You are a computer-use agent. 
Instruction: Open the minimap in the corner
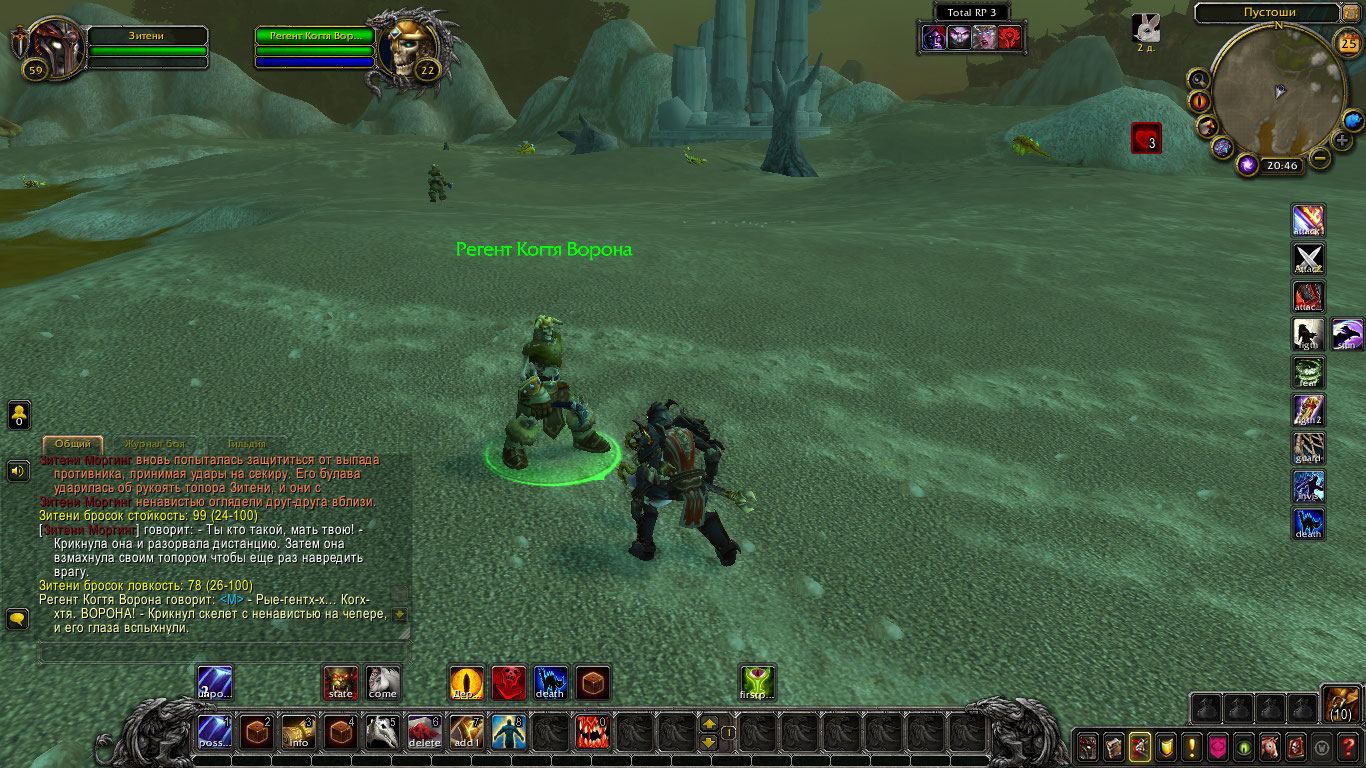point(1277,90)
